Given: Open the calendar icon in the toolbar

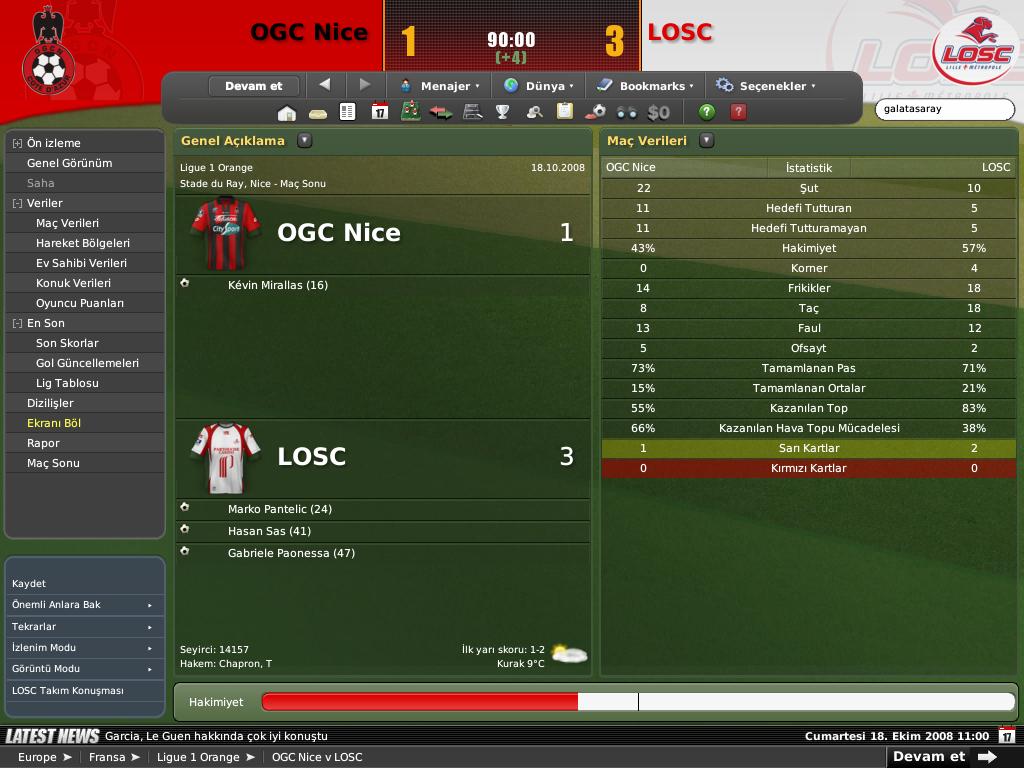Looking at the screenshot, I should (x=379, y=112).
